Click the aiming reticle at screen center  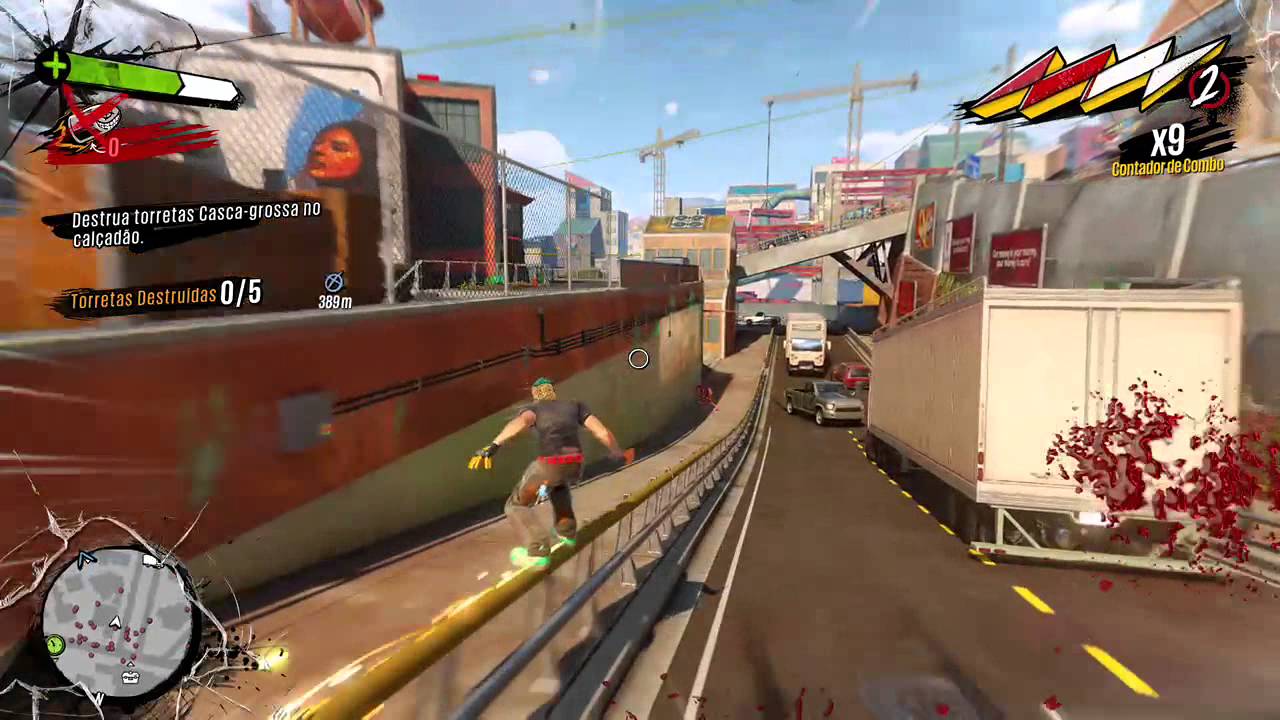639,358
